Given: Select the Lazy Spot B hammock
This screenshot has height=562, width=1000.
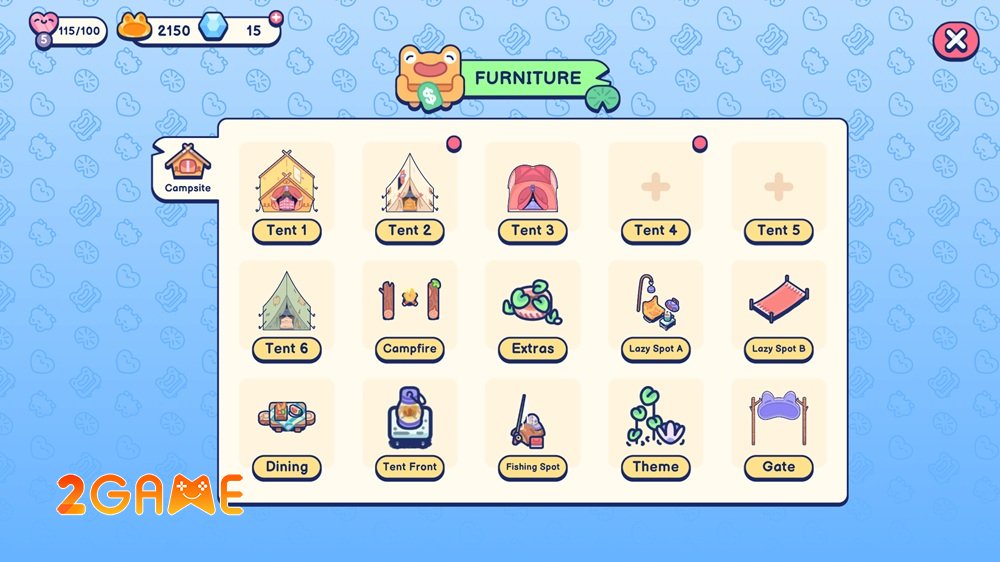Looking at the screenshot, I should (779, 309).
